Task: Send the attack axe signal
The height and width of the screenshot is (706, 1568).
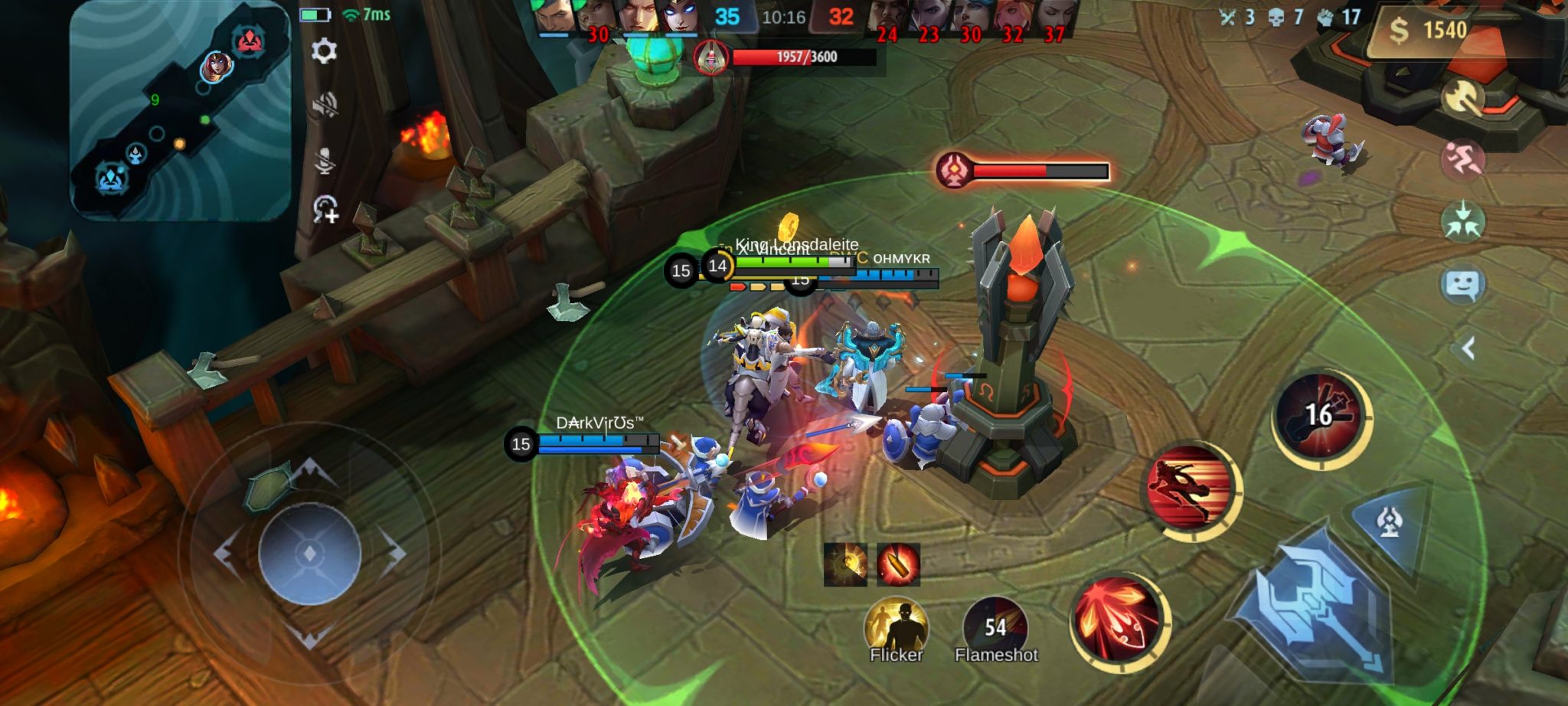Action: click(1462, 98)
